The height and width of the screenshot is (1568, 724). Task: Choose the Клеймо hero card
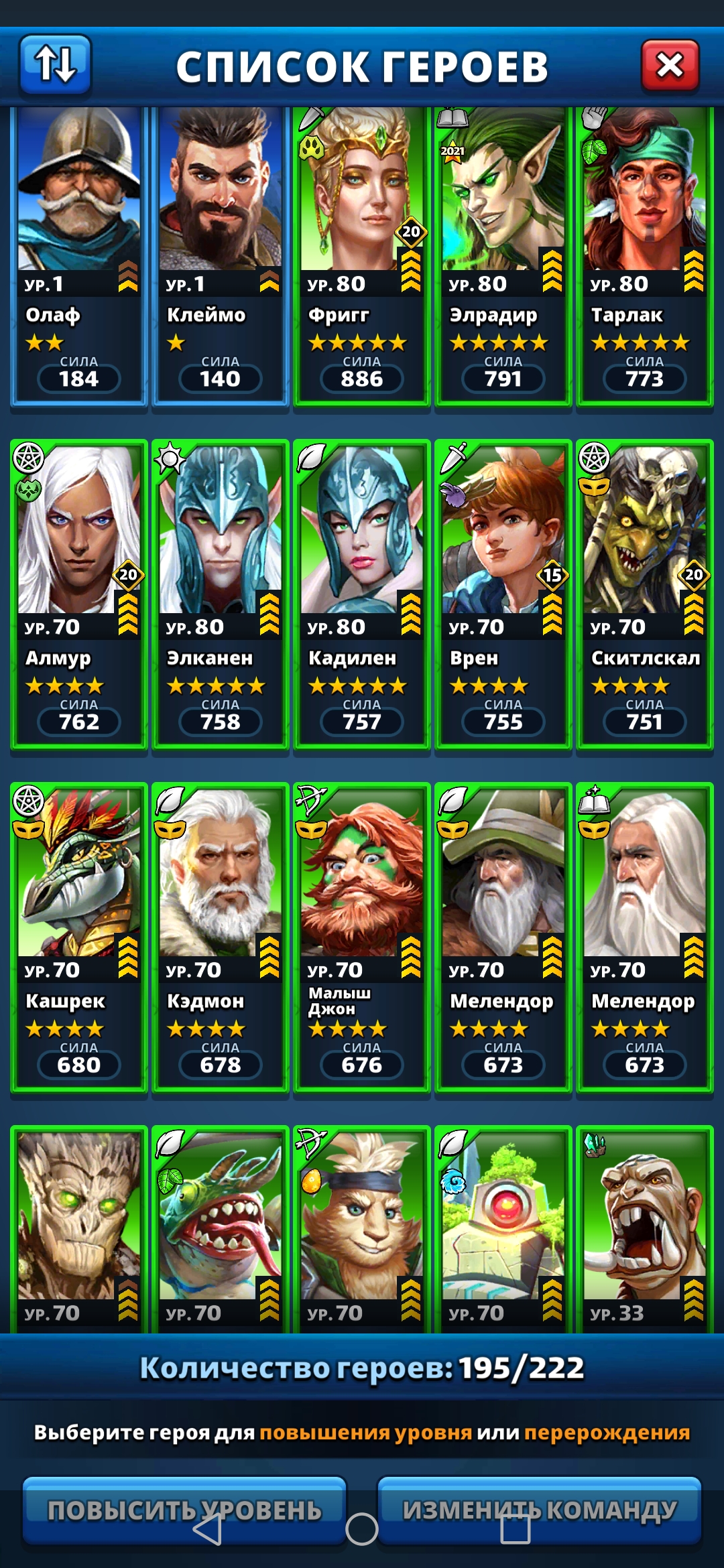tap(220, 255)
